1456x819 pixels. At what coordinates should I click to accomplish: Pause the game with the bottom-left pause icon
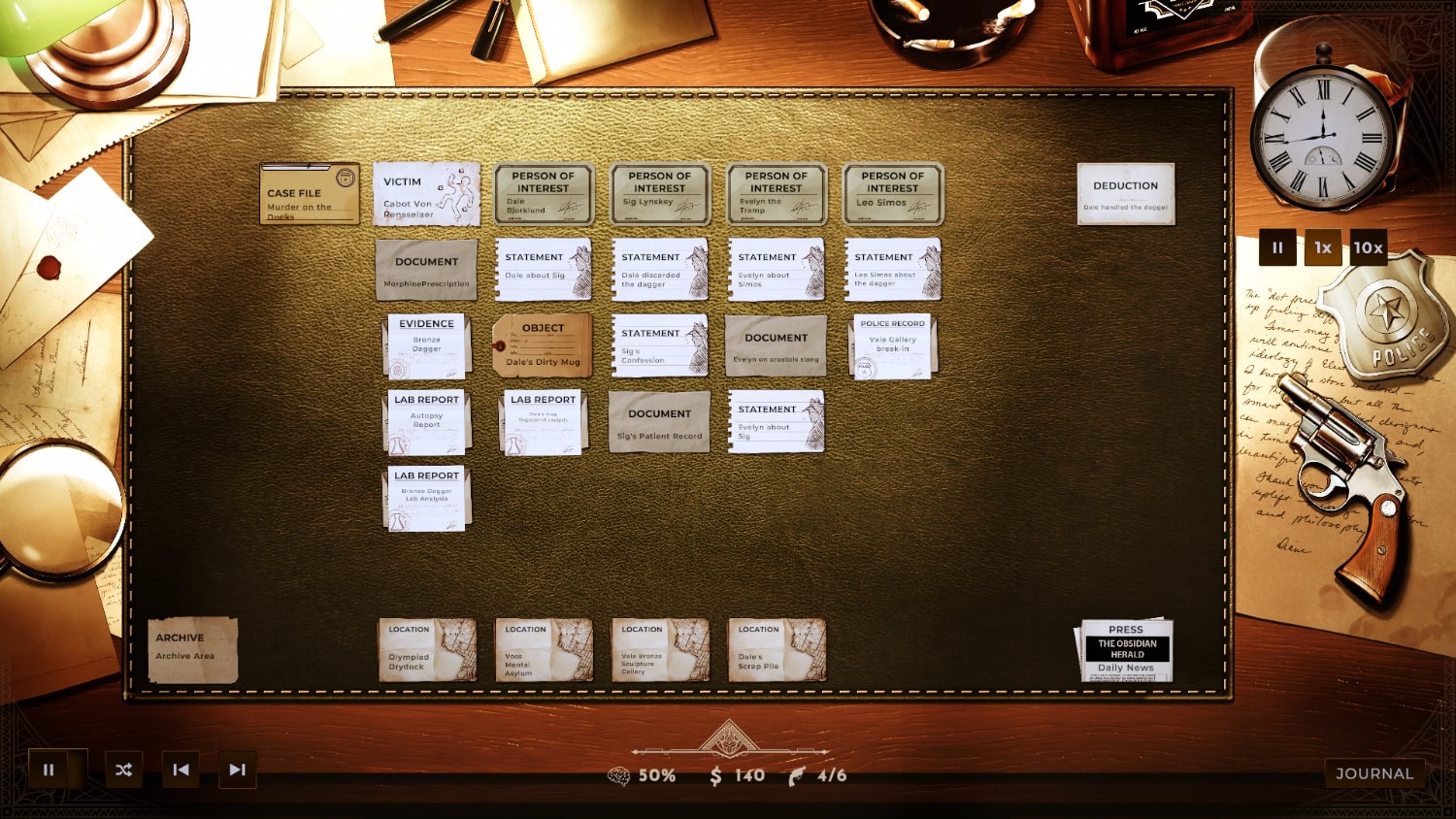(x=50, y=770)
